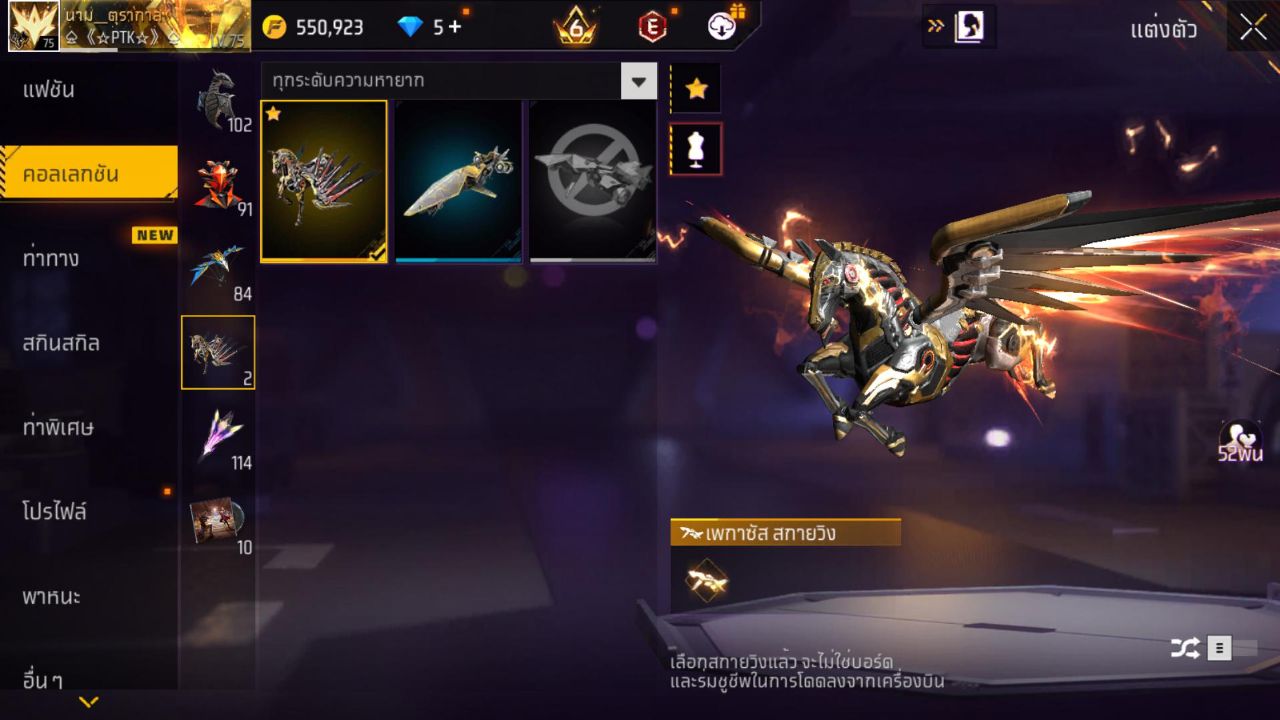Click the shuffle/randomize outfit icon
This screenshot has width=1280, height=720.
1185,648
